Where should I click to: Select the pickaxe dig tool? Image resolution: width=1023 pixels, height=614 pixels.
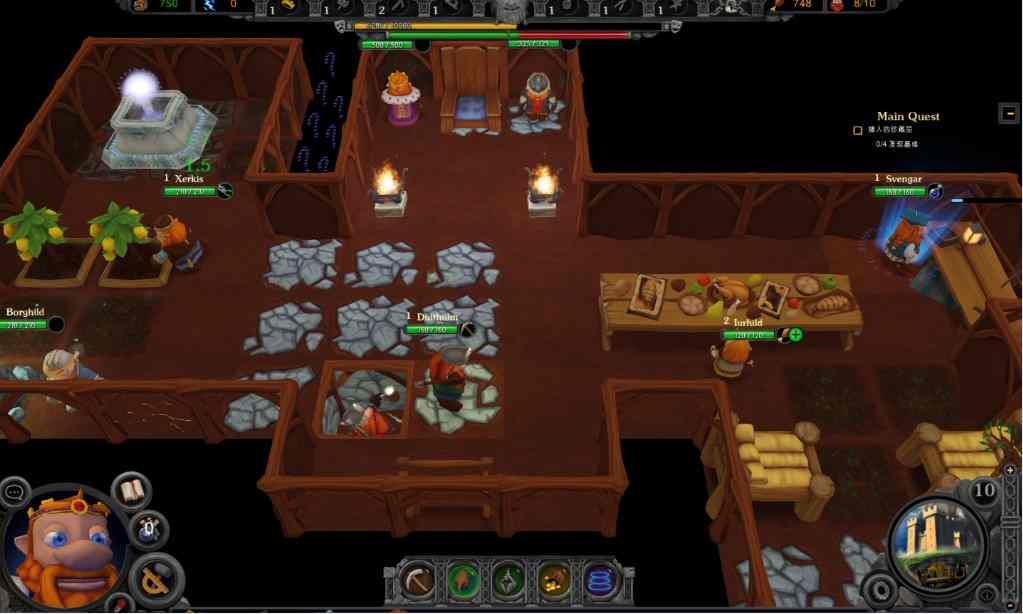pyautogui.click(x=418, y=580)
